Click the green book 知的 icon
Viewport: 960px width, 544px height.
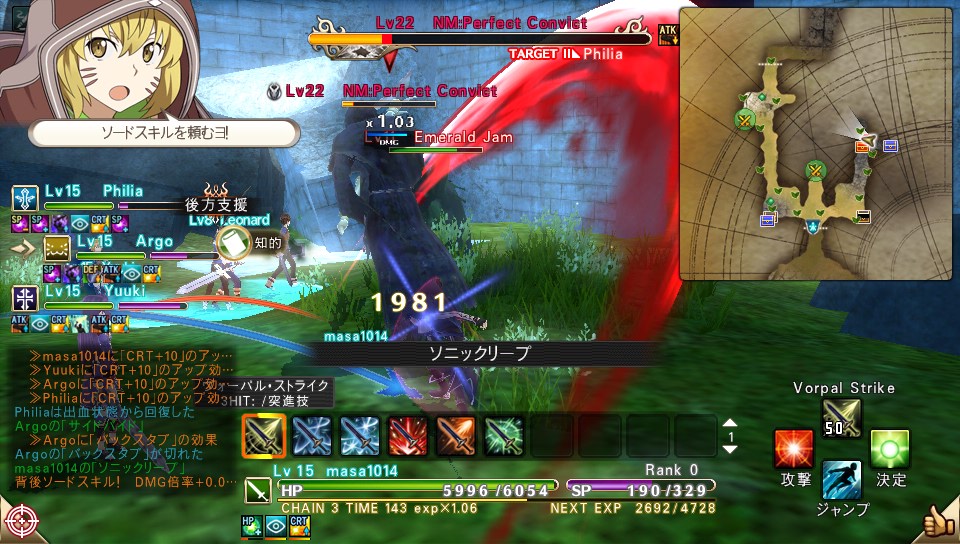(x=232, y=243)
